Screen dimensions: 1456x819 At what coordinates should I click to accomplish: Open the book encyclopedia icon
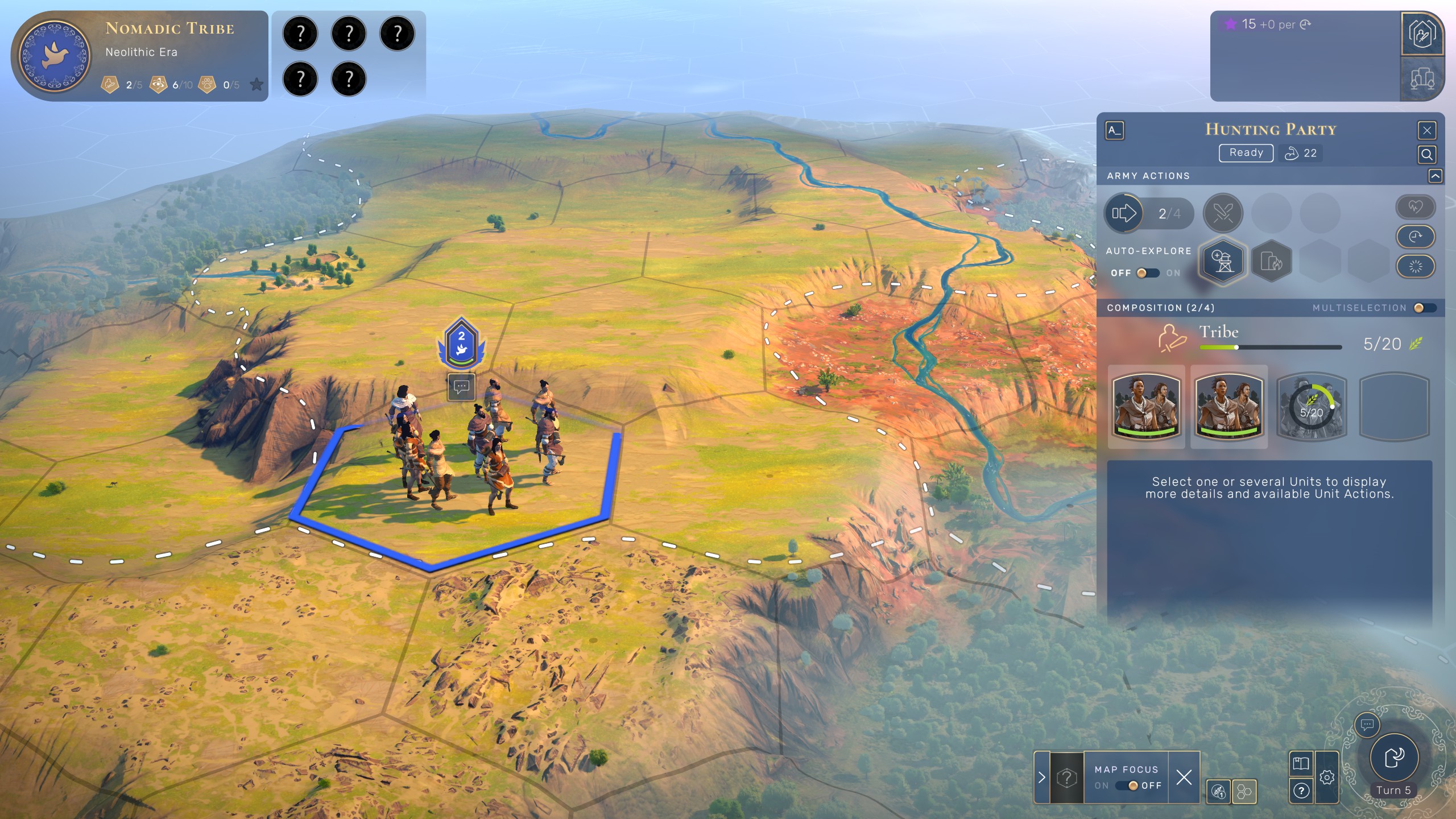[x=1301, y=763]
